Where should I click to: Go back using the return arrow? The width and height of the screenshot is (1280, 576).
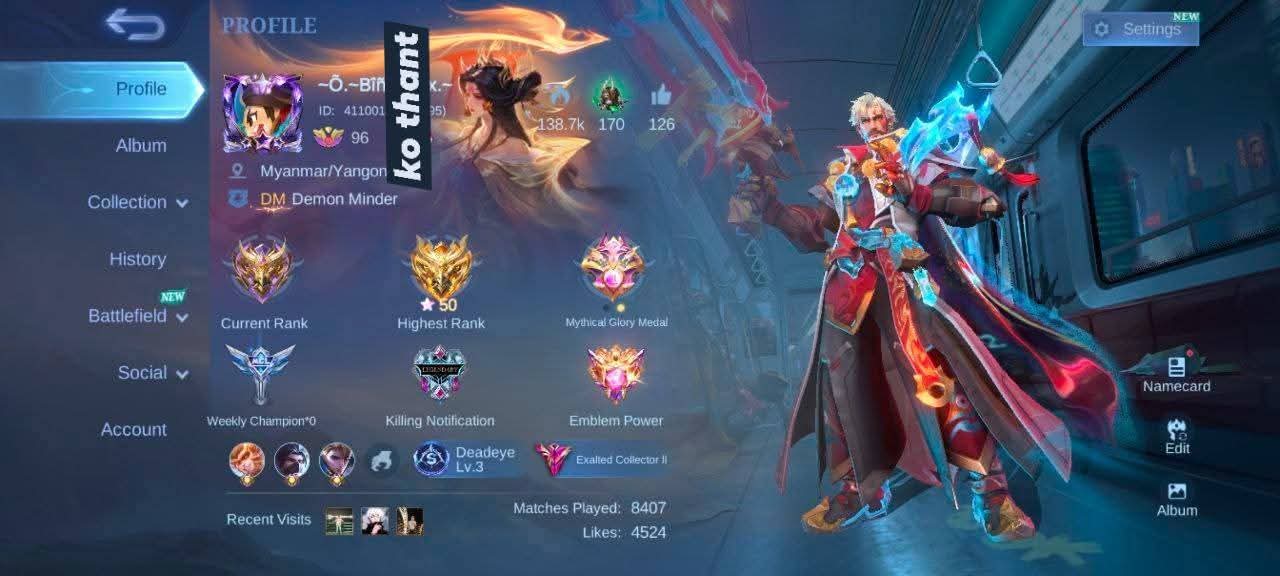pos(135,25)
